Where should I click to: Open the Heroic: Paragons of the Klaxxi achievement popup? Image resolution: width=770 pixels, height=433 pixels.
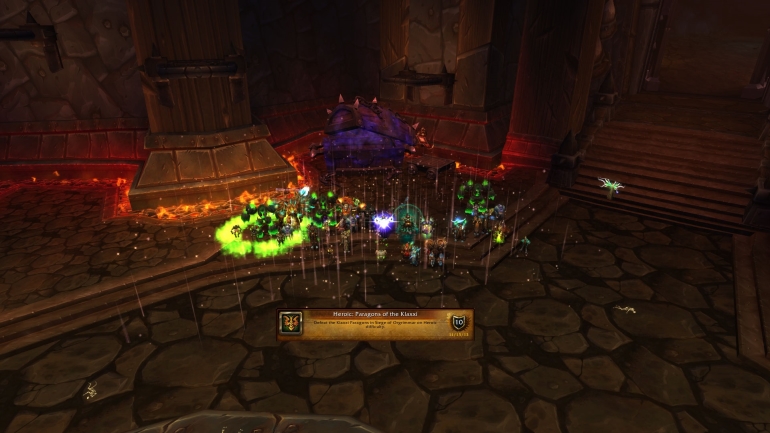click(x=375, y=323)
